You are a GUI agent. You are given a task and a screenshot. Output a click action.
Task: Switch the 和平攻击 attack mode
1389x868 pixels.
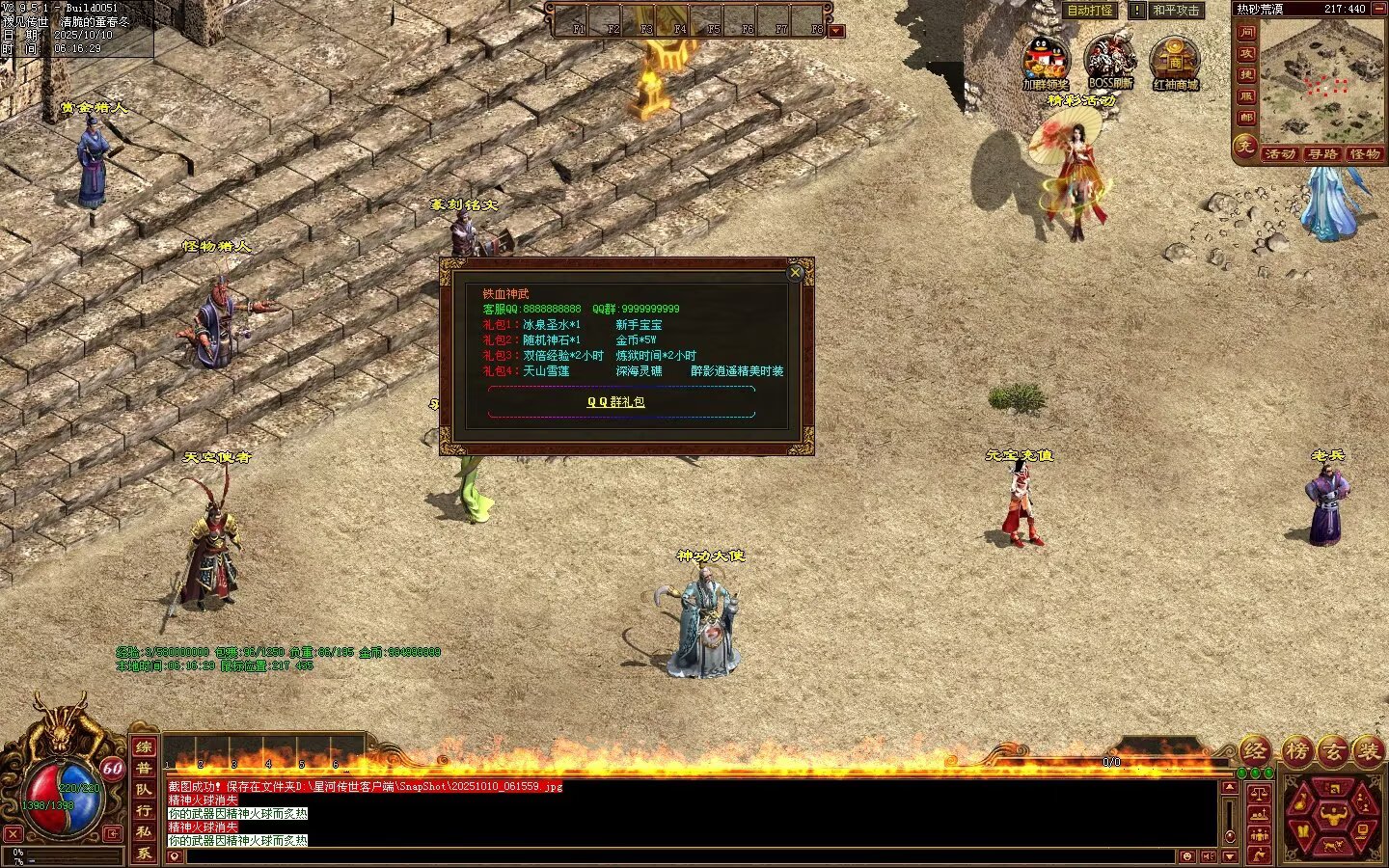pos(1177,11)
